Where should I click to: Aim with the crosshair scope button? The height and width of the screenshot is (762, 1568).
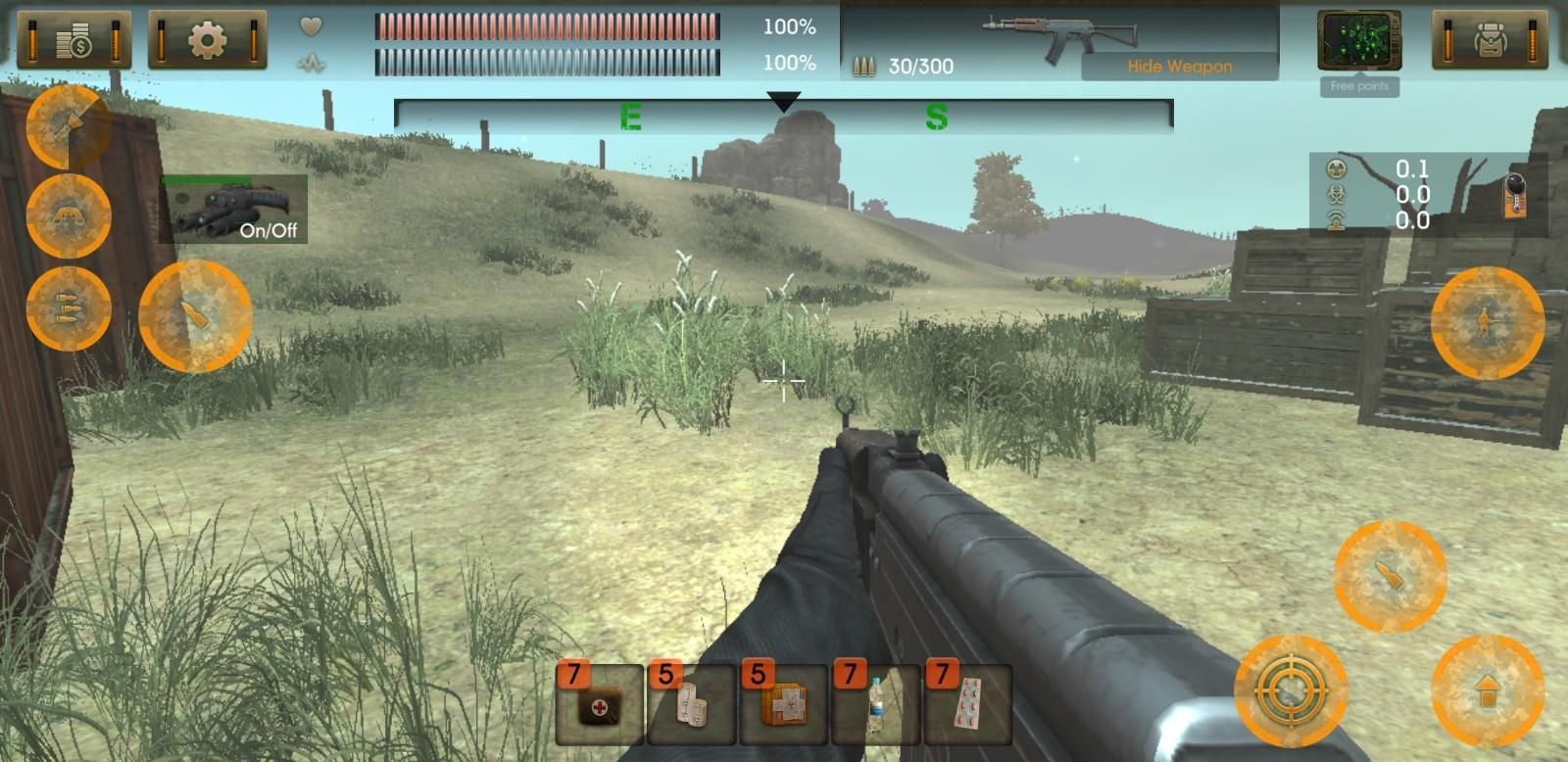[x=1291, y=690]
